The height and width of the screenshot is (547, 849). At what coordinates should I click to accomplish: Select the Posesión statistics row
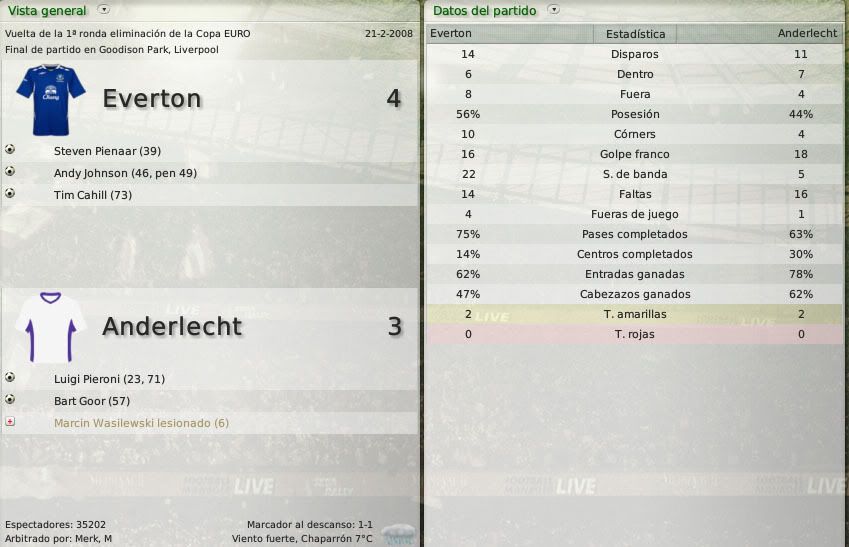coord(635,114)
